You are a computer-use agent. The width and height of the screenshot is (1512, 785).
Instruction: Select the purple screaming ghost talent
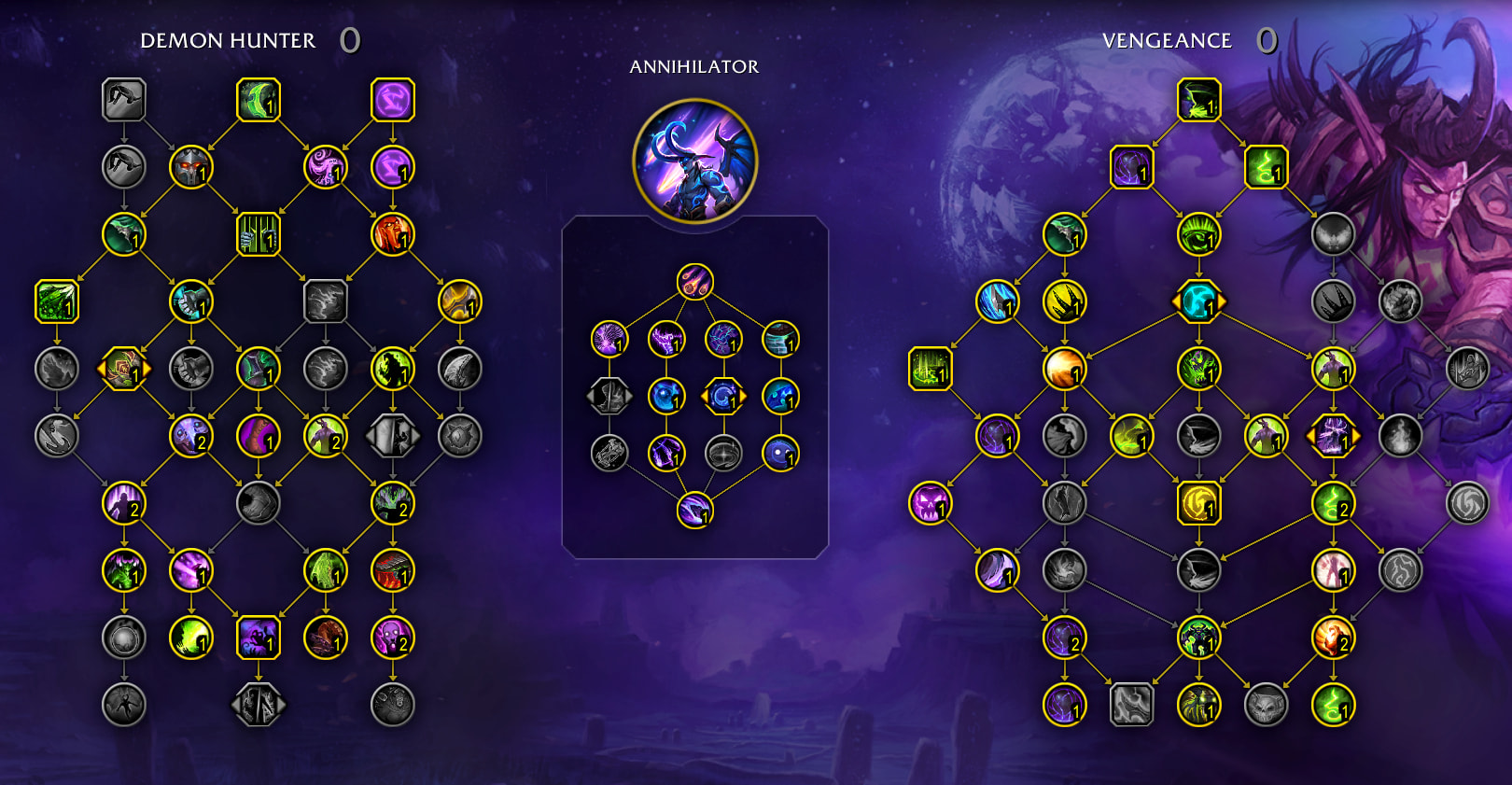point(393,638)
